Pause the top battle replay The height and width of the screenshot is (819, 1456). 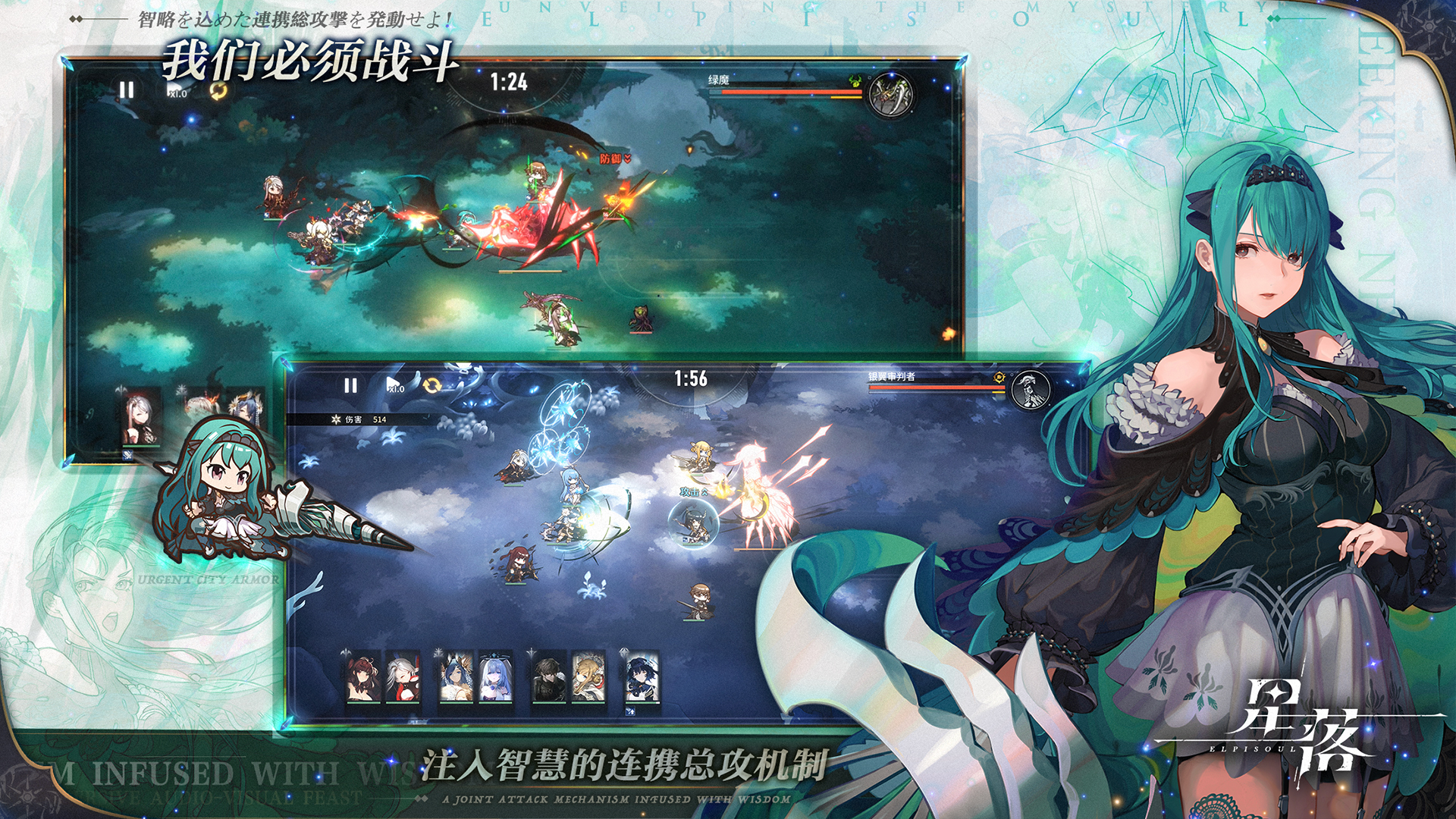click(125, 89)
